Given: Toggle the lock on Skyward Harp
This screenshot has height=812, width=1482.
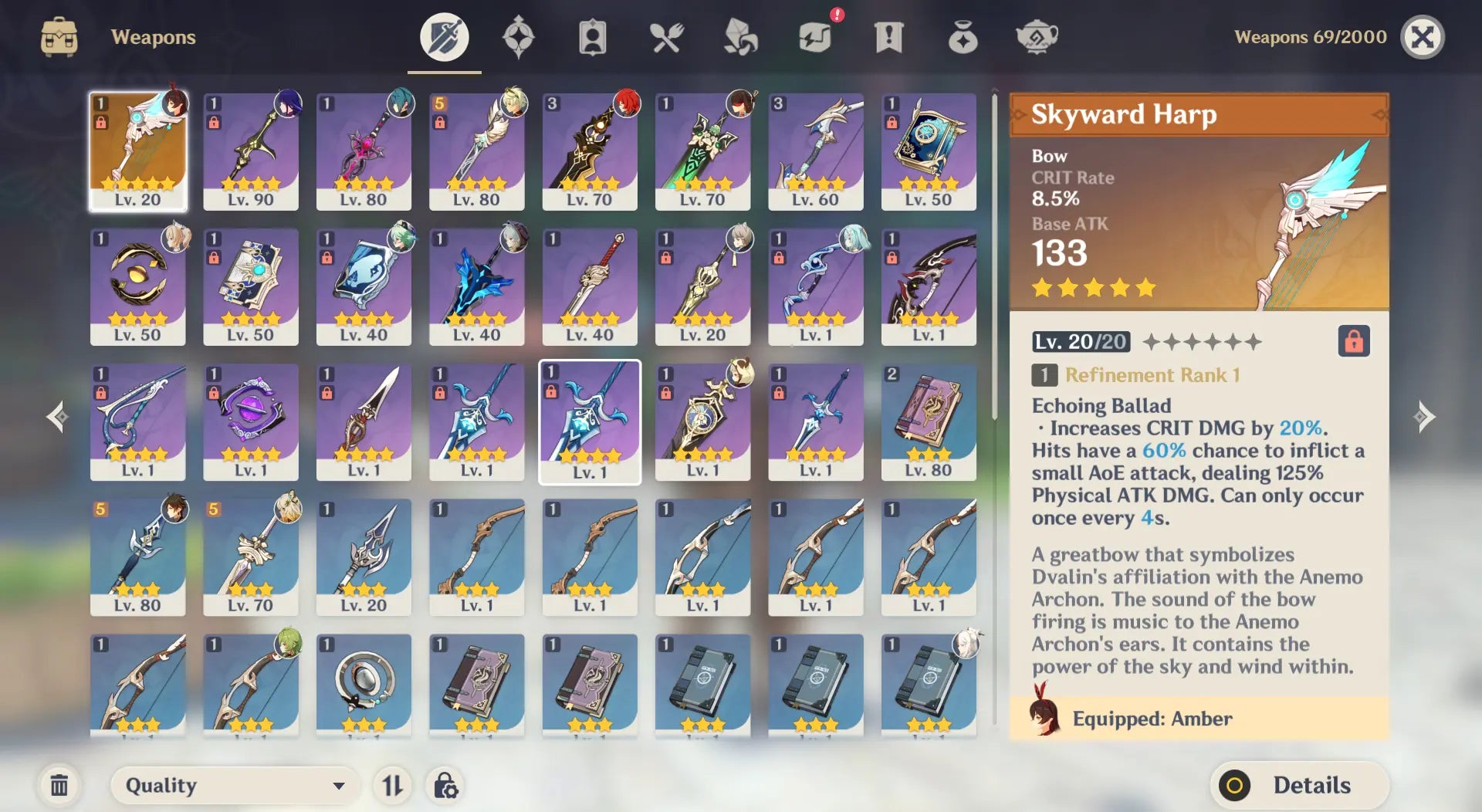Looking at the screenshot, I should (x=1353, y=341).
